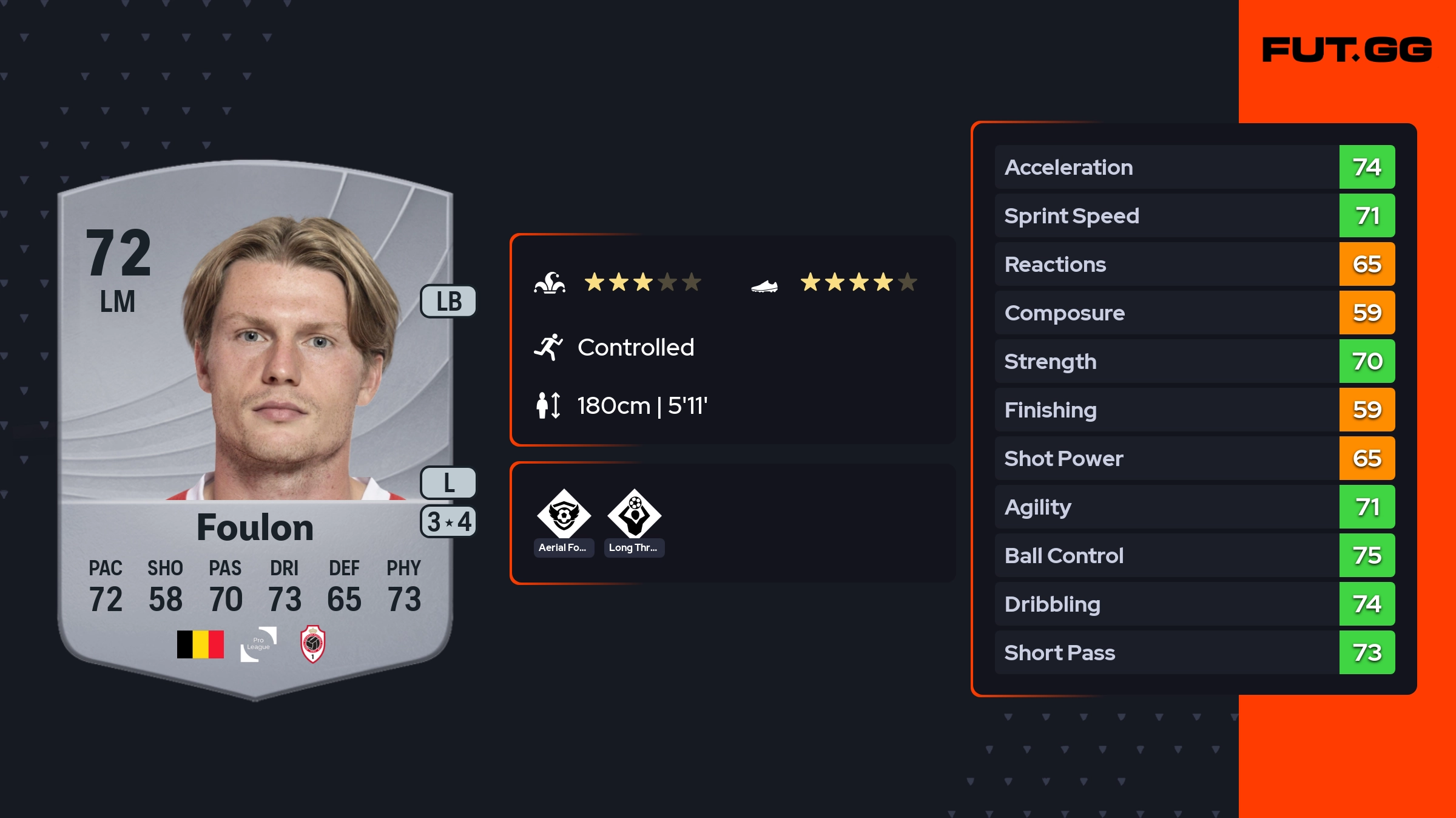Click the Belgium flag on the card

click(200, 644)
